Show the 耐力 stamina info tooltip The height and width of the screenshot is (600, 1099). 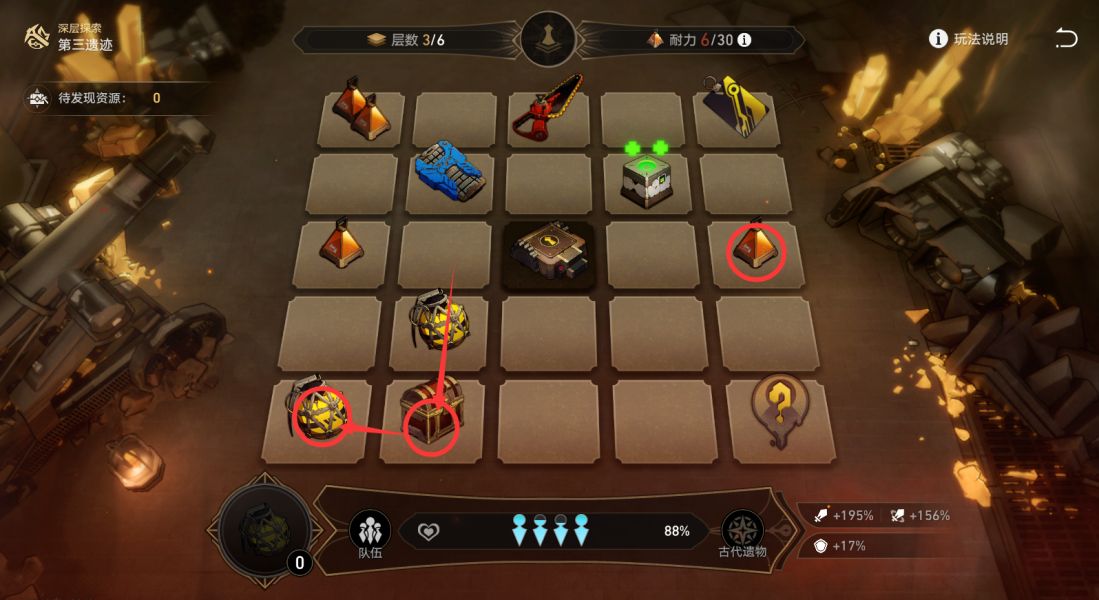[x=744, y=40]
